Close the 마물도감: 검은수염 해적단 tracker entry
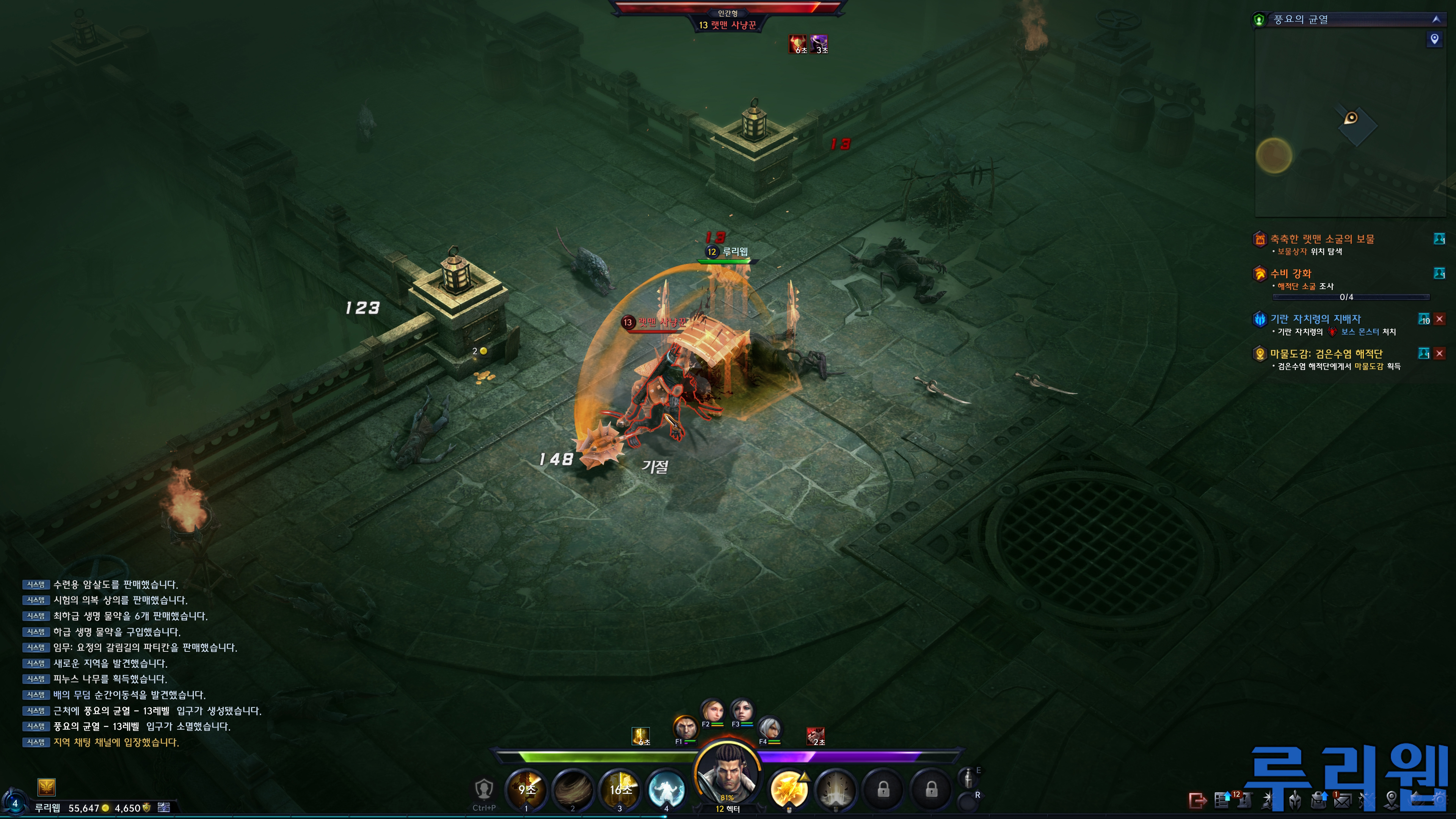 1440,354
